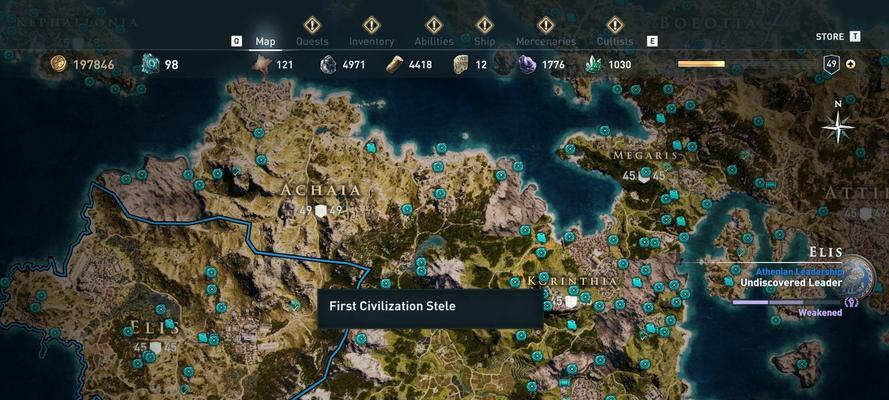Image resolution: width=889 pixels, height=400 pixels.
Task: Click the Achaia region marker
Action: coord(320,211)
